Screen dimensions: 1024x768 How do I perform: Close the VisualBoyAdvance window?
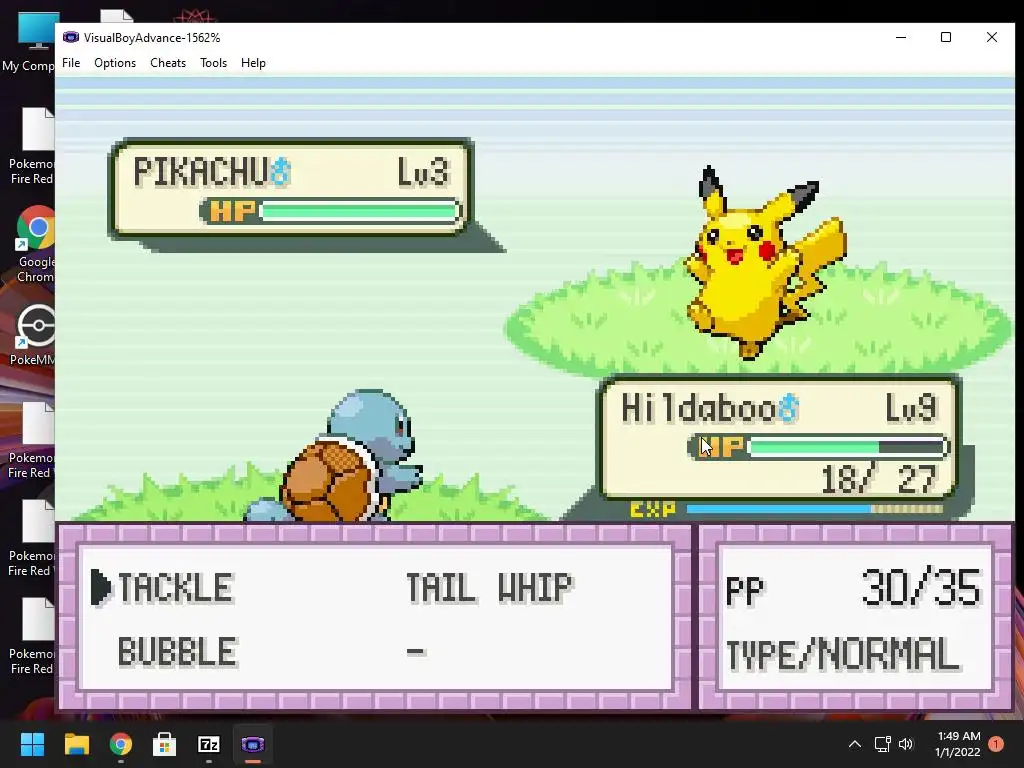click(991, 38)
